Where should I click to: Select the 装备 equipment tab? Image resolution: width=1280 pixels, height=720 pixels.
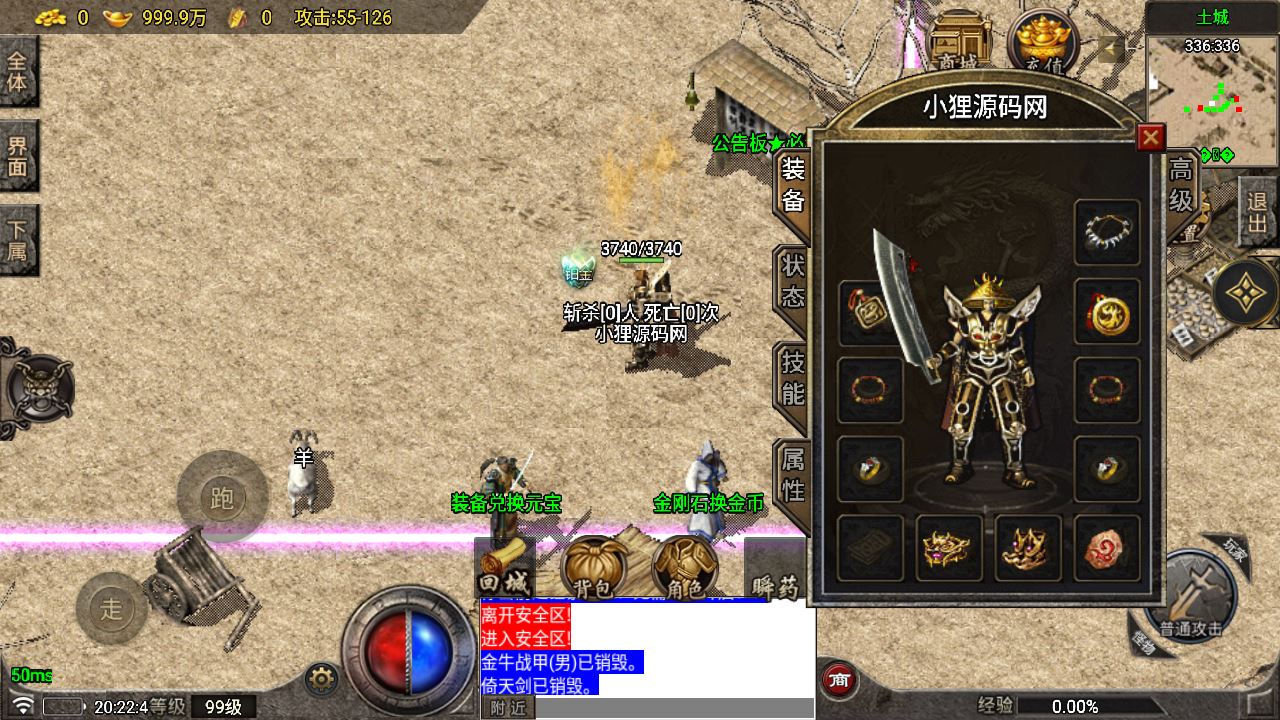[x=792, y=184]
